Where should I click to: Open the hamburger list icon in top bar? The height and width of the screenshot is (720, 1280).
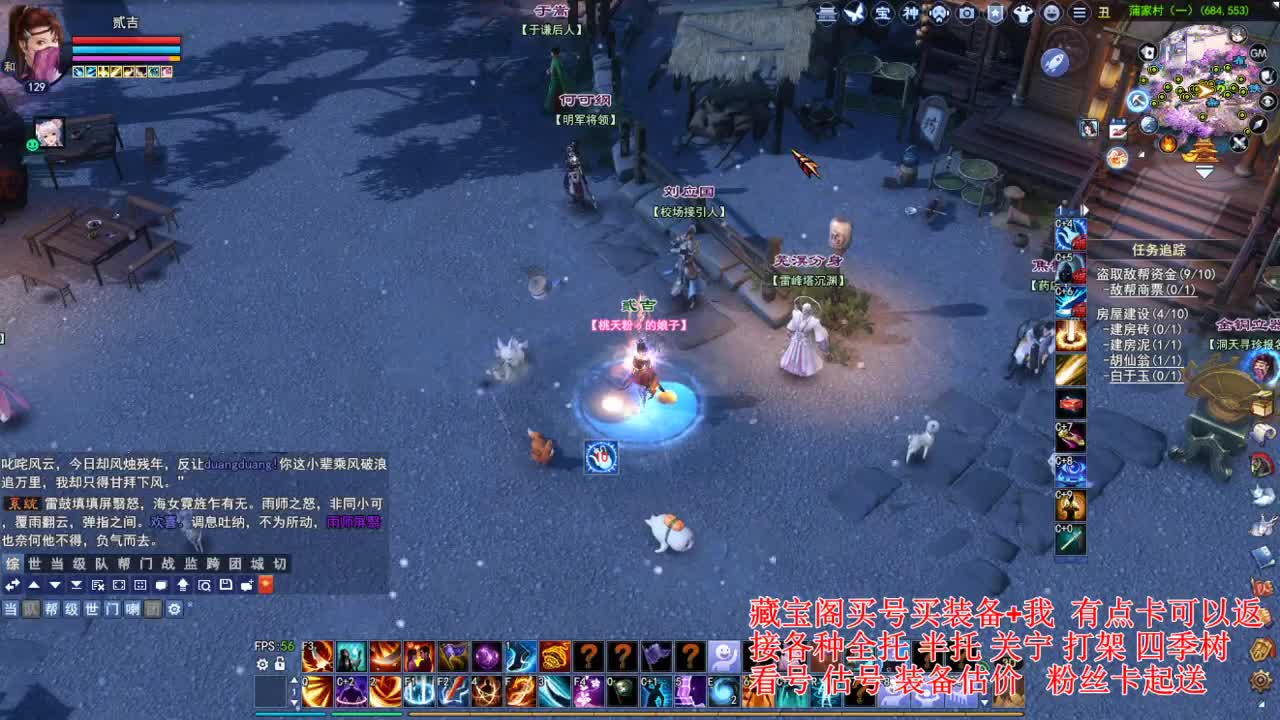tap(1078, 14)
